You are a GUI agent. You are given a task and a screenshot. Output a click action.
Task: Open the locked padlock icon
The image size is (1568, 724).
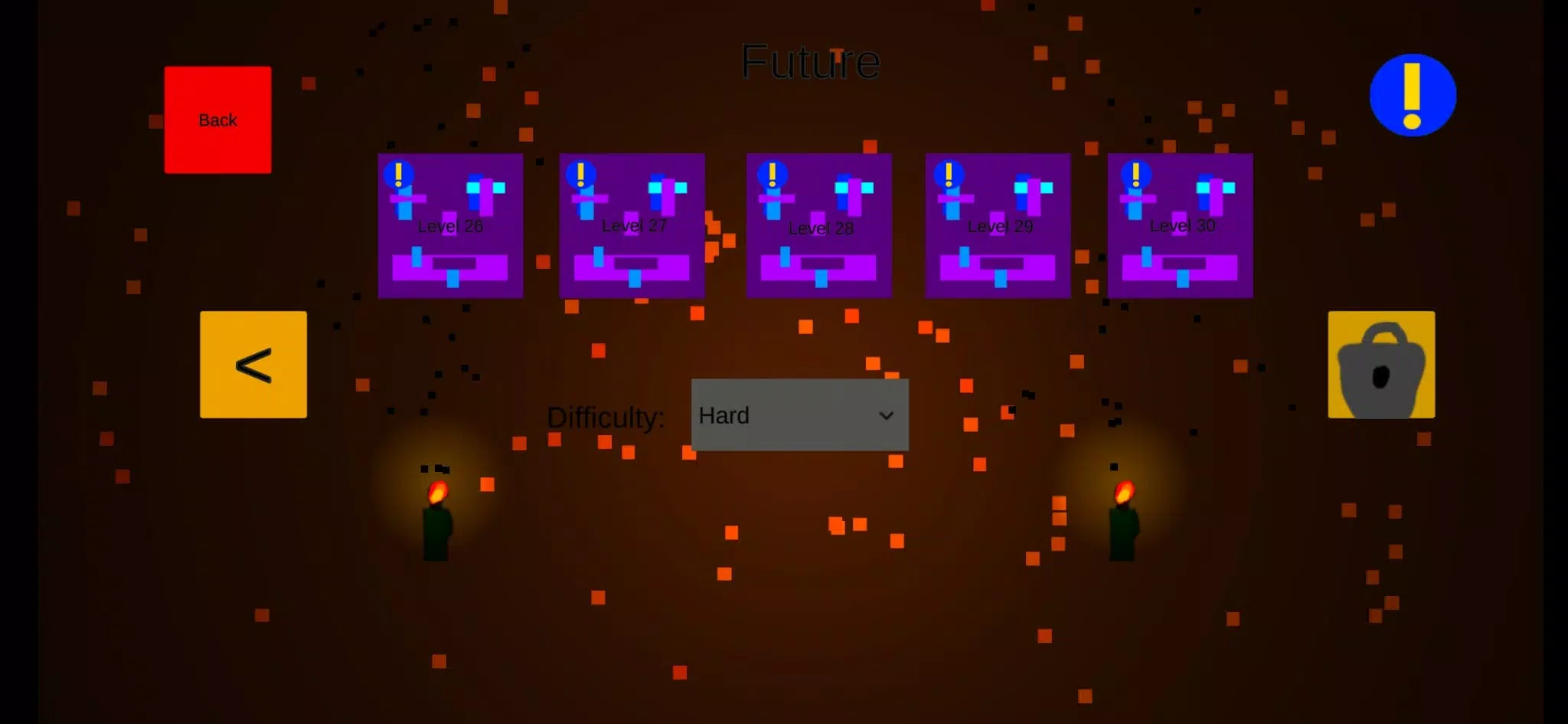coord(1380,365)
